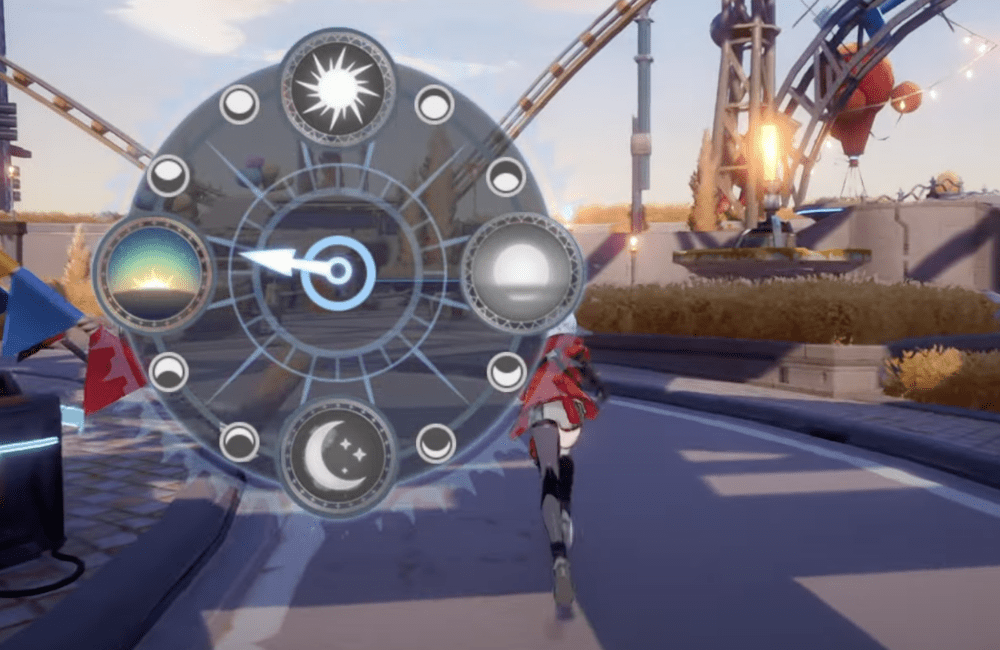Choose the crescent moon night icon

[337, 457]
